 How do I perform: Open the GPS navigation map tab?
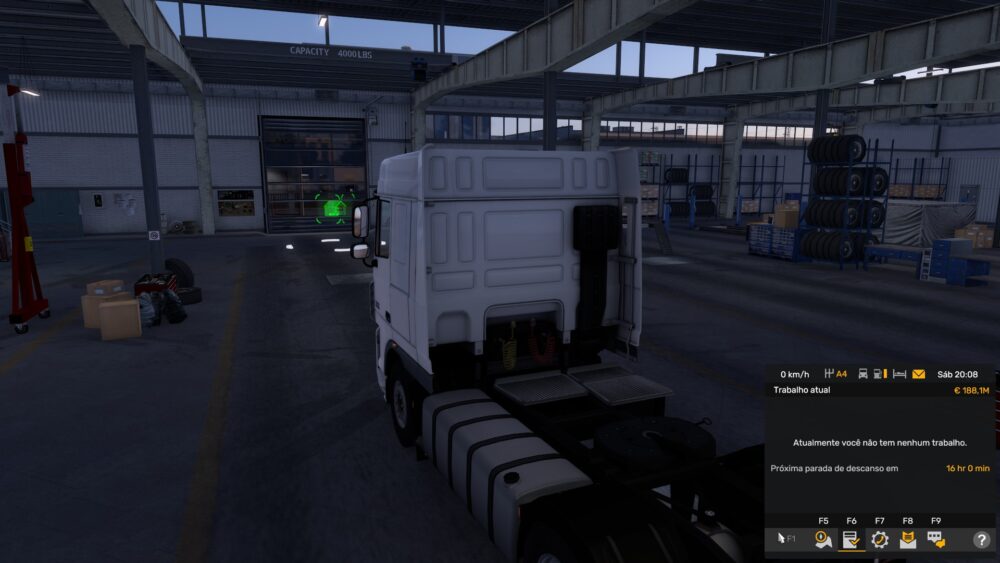click(823, 539)
